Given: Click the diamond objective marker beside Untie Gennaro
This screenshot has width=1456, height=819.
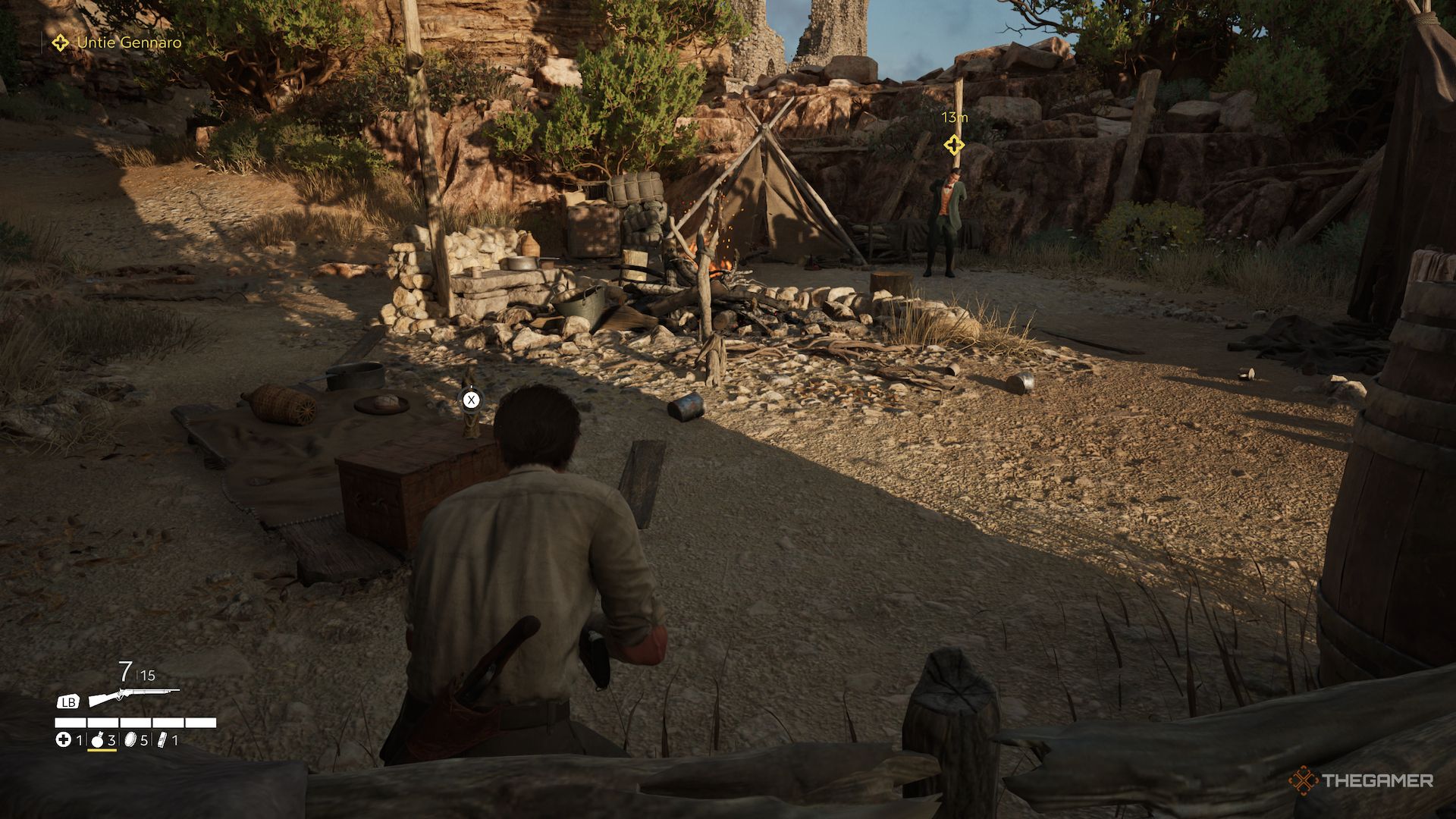Looking at the screenshot, I should [x=59, y=42].
